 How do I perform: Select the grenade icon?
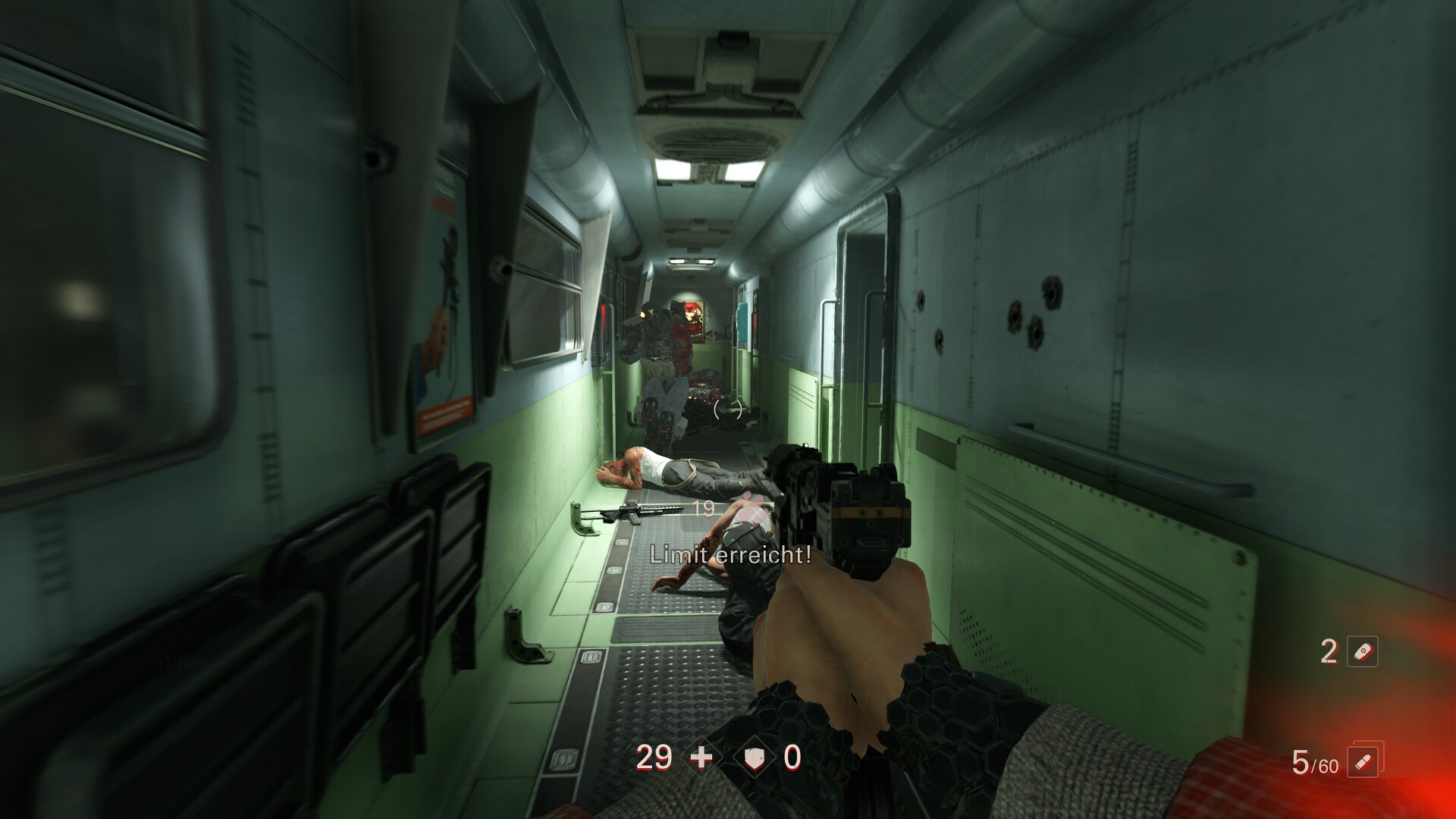pyautogui.click(x=1362, y=651)
